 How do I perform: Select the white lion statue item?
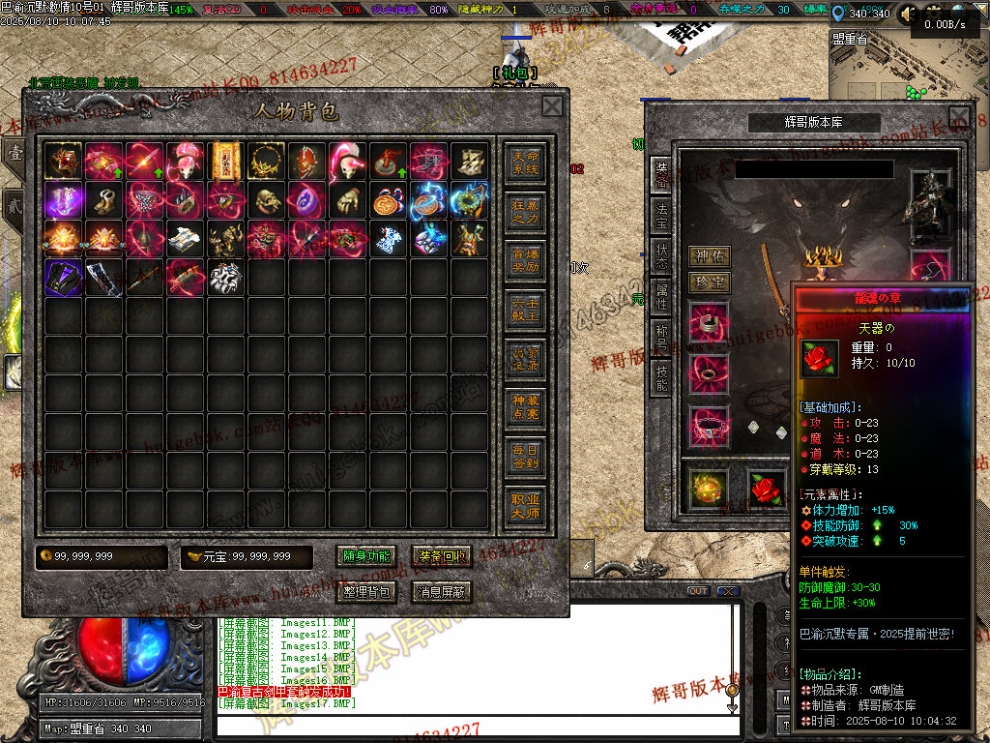coord(227,277)
